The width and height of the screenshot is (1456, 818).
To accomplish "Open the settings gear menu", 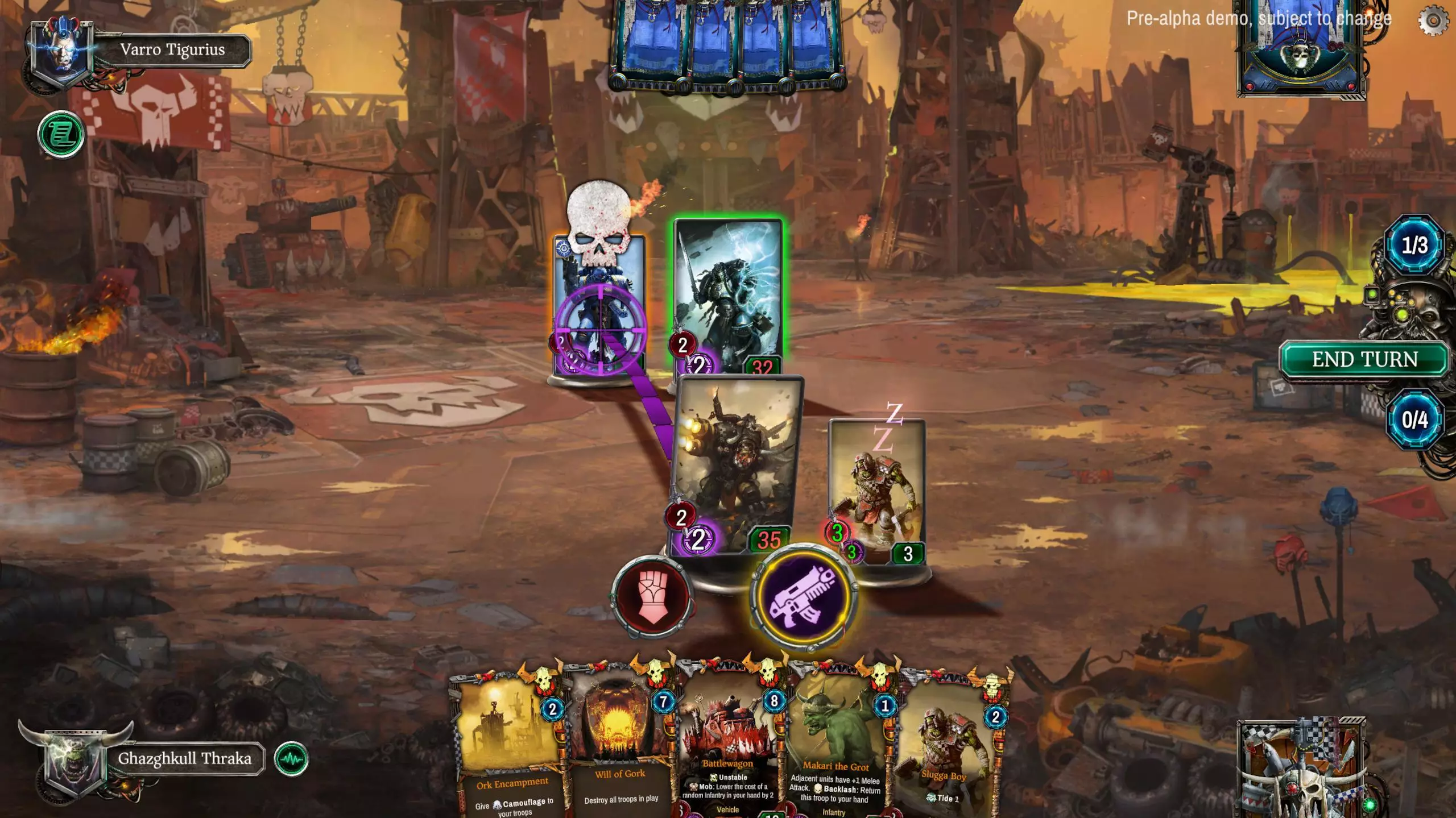I will point(1433,19).
